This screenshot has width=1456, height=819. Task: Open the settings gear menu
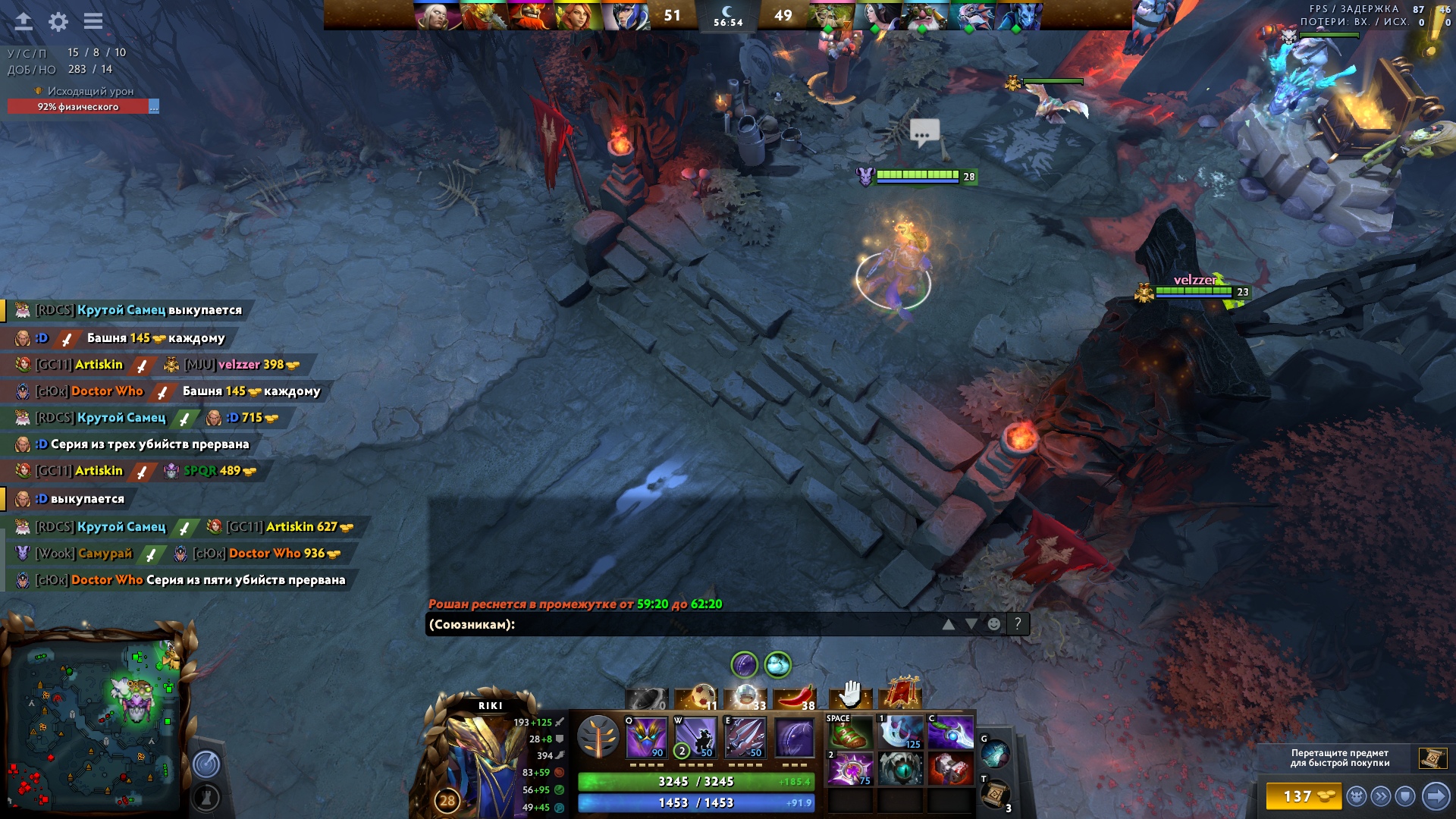58,22
